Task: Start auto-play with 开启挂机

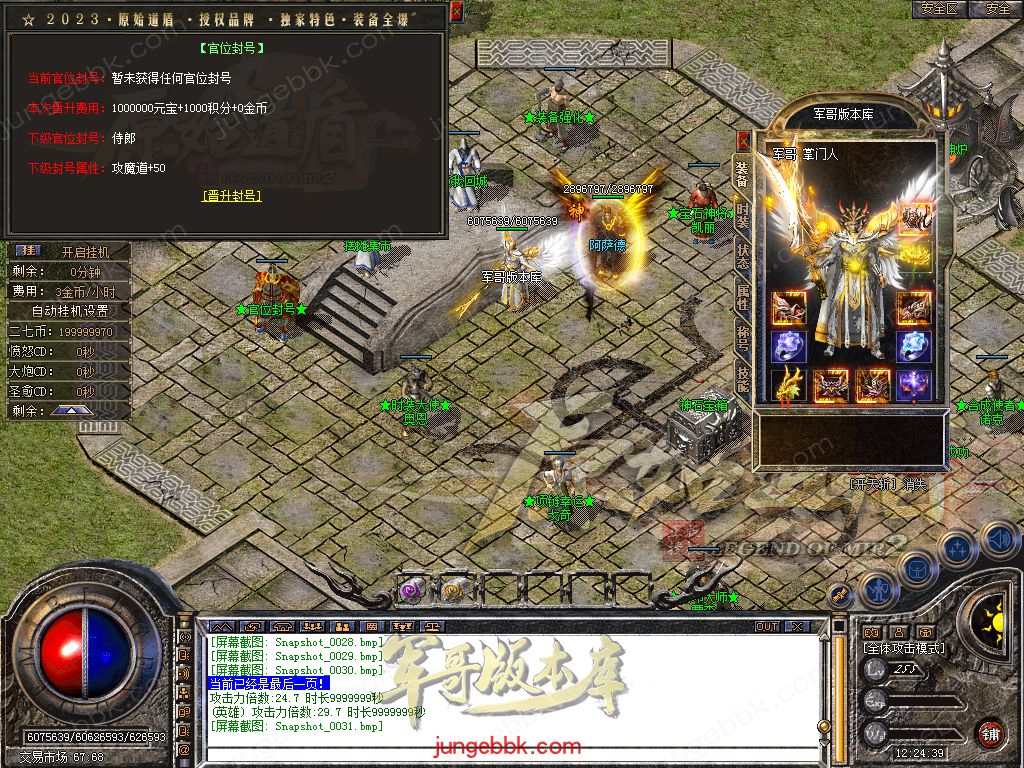Action: [84, 251]
